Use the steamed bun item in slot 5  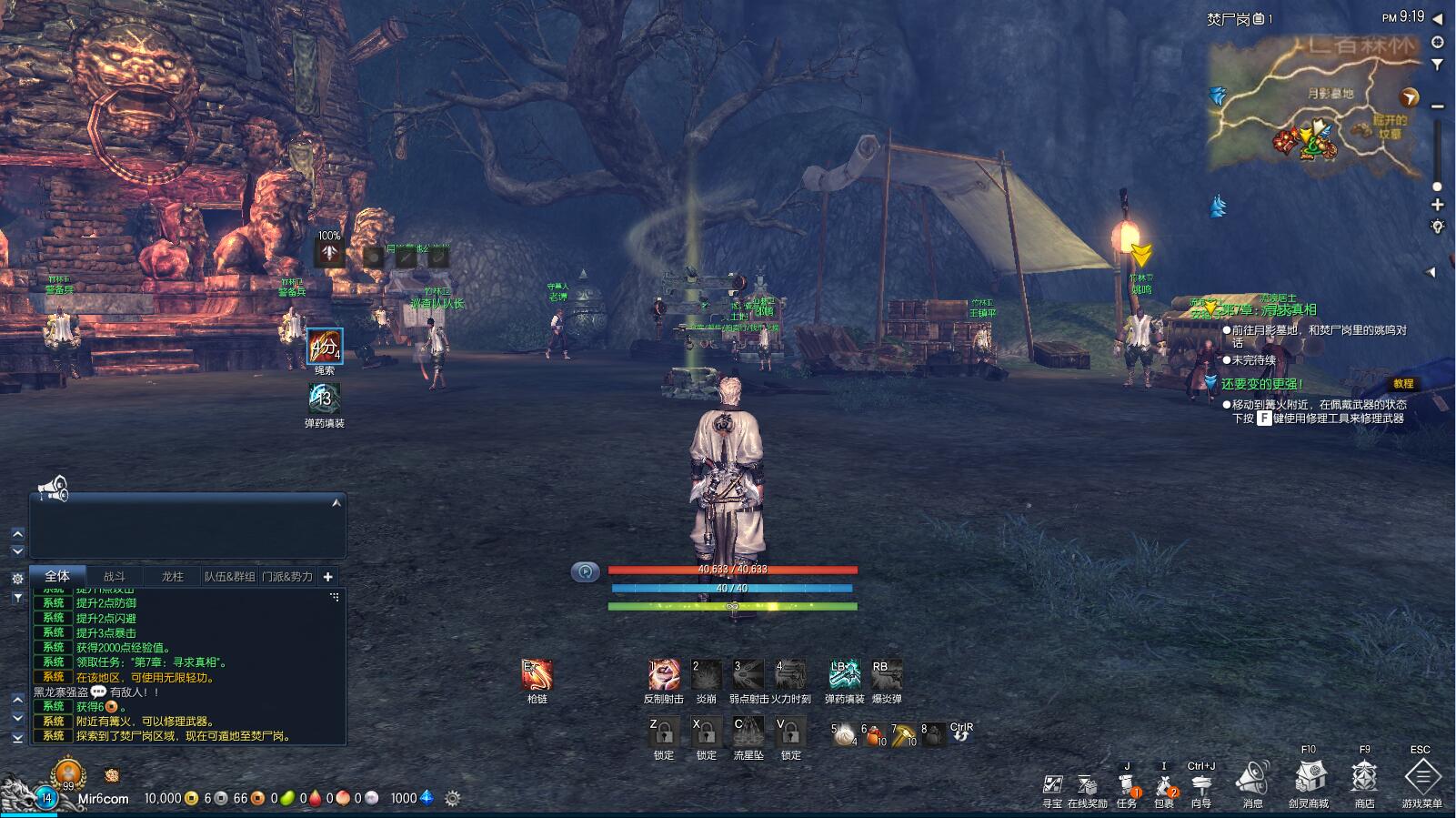pyautogui.click(x=845, y=734)
